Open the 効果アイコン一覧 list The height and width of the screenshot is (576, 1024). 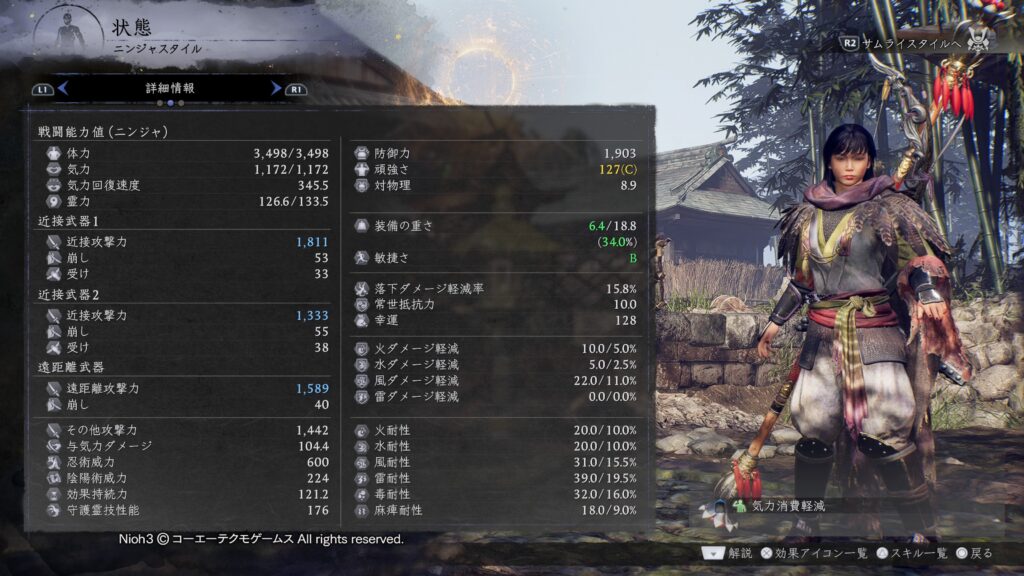tap(815, 552)
